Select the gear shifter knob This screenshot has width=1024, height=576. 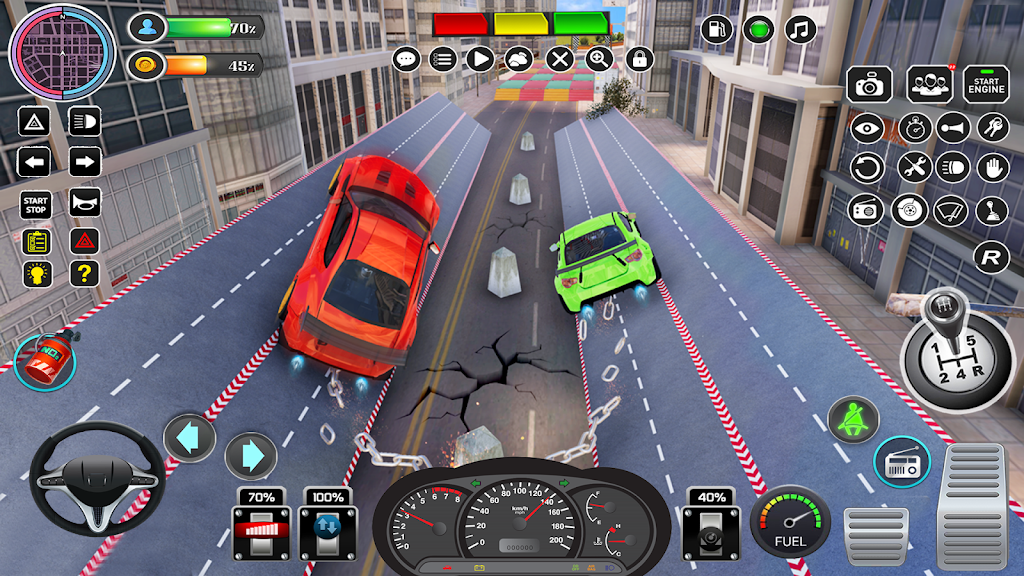[x=943, y=314]
